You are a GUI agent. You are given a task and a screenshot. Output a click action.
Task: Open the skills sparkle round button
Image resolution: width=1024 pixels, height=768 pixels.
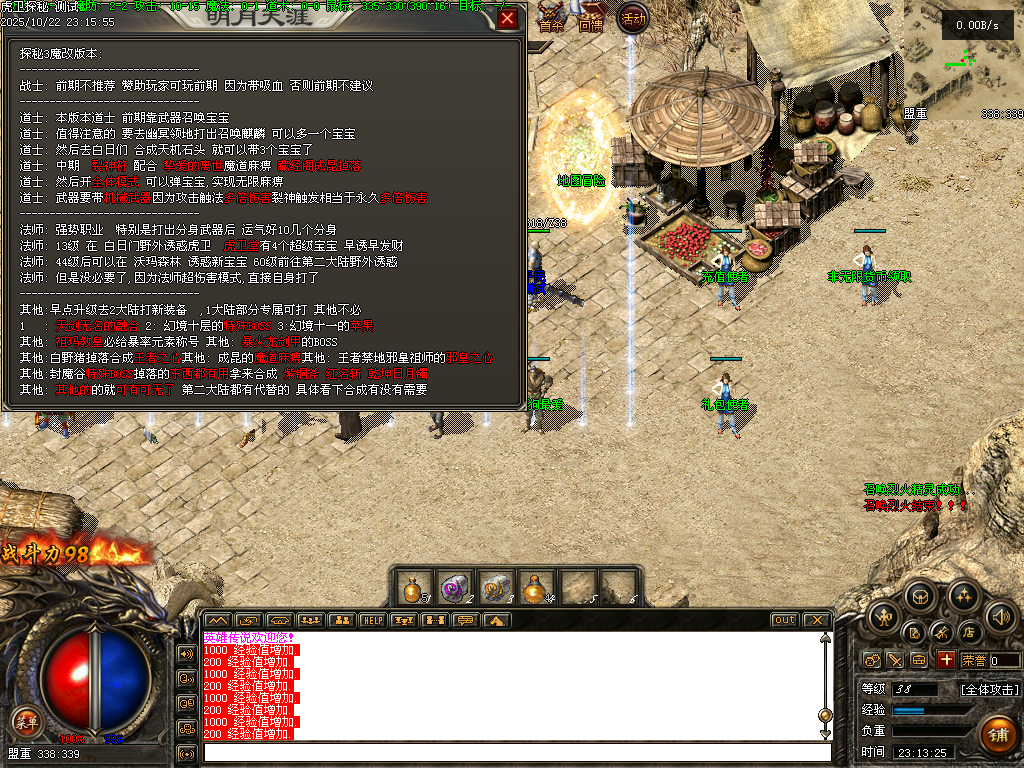[x=963, y=597]
